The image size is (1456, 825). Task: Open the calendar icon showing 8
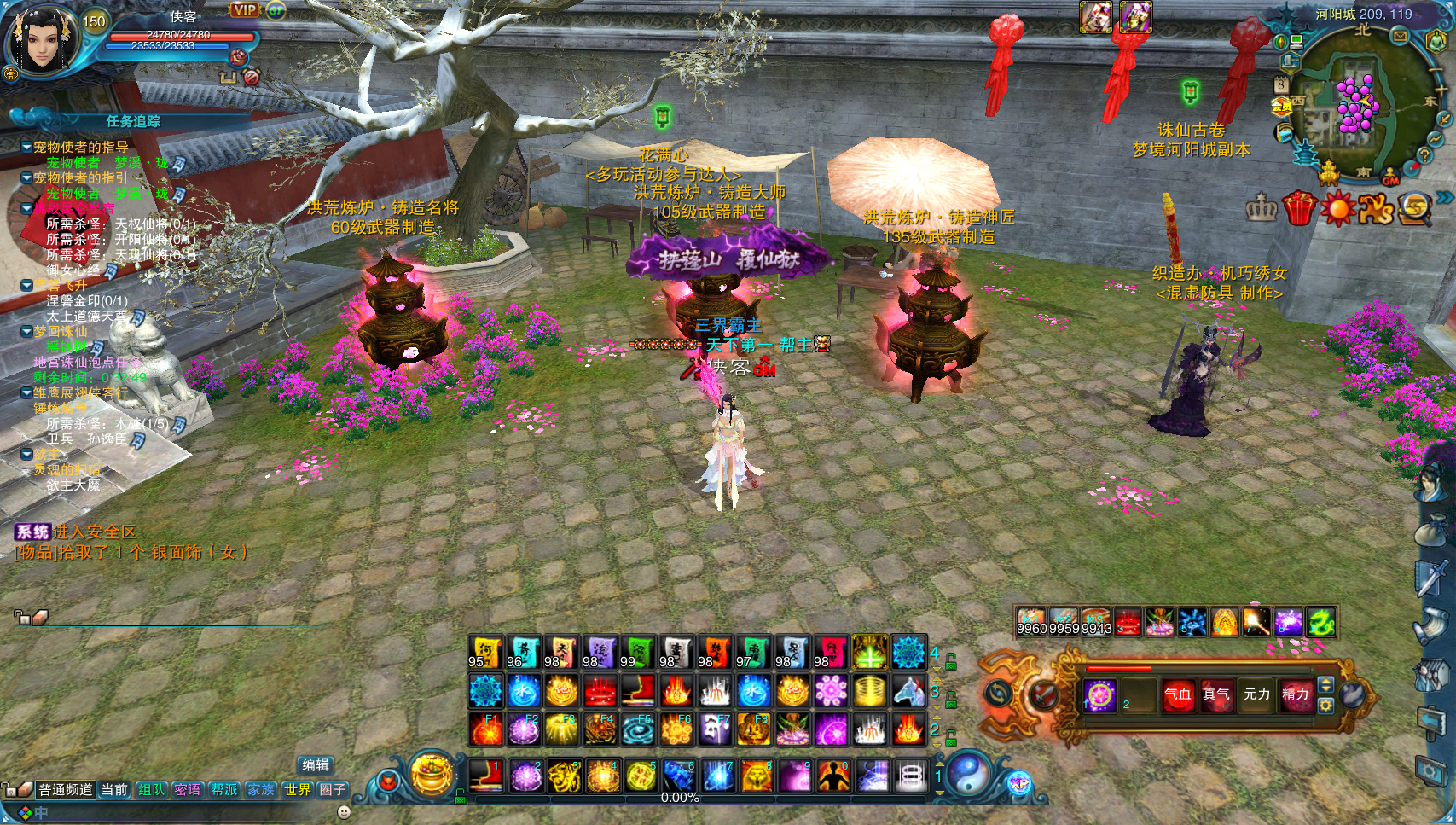click(1280, 84)
